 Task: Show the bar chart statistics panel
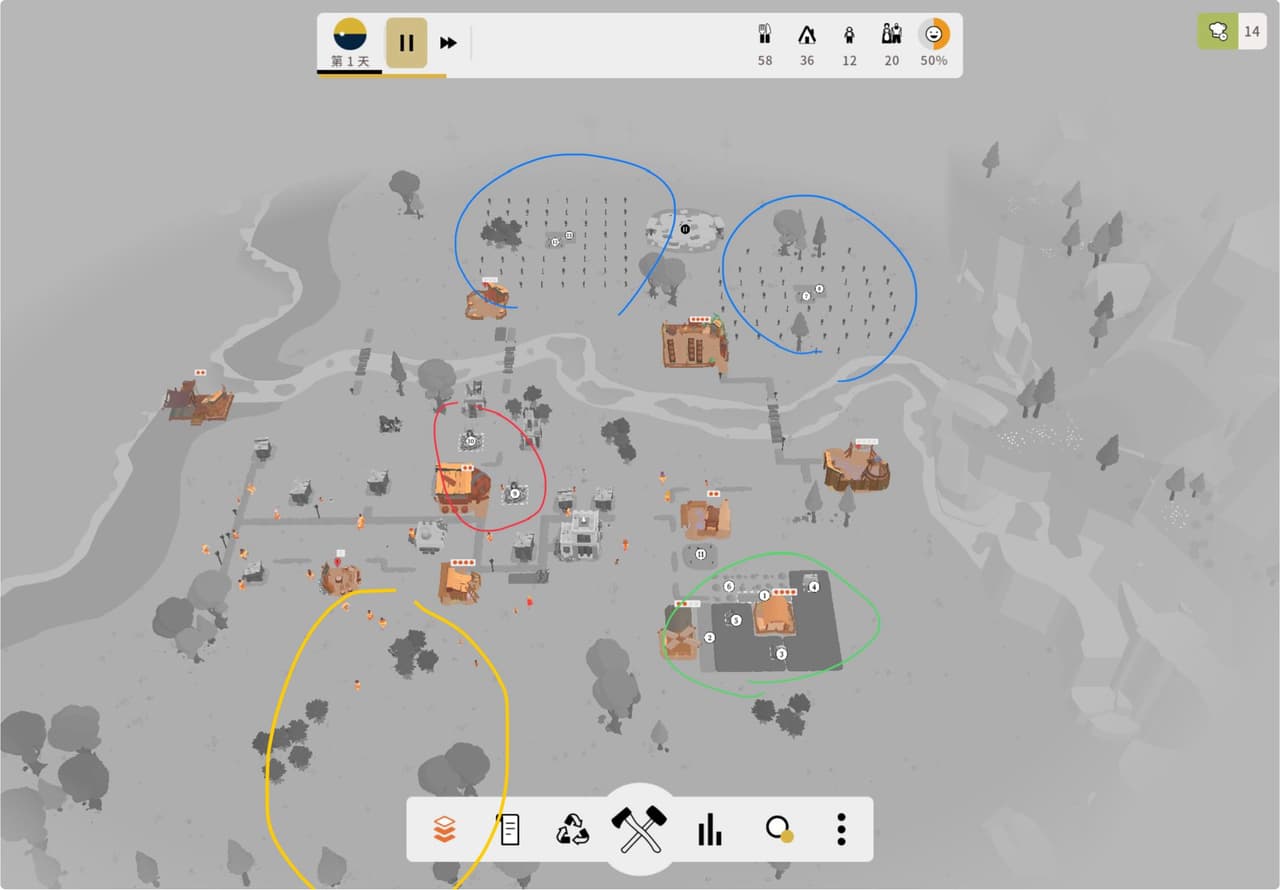[x=709, y=829]
